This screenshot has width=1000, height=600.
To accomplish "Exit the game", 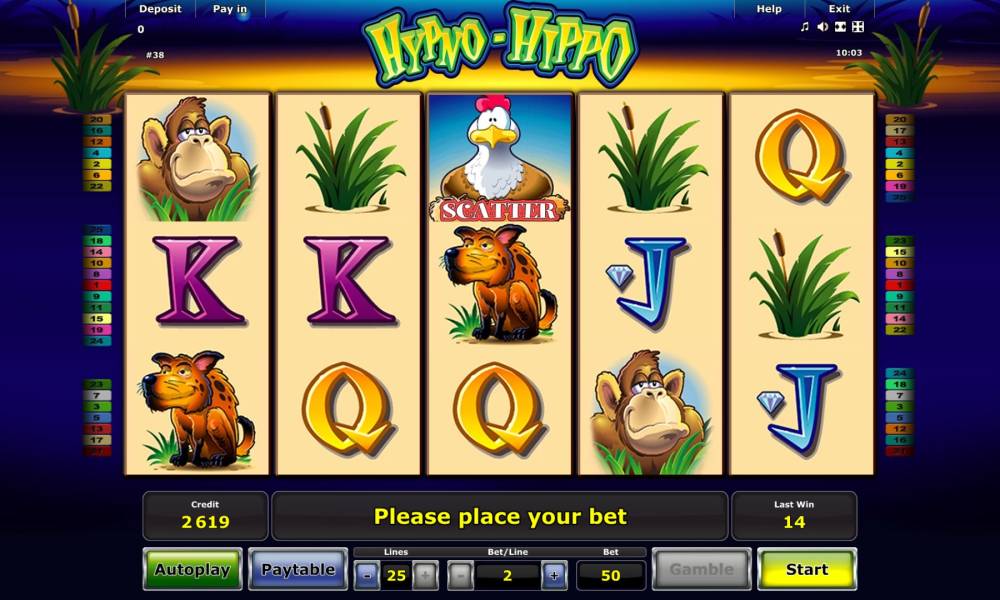I will click(839, 9).
